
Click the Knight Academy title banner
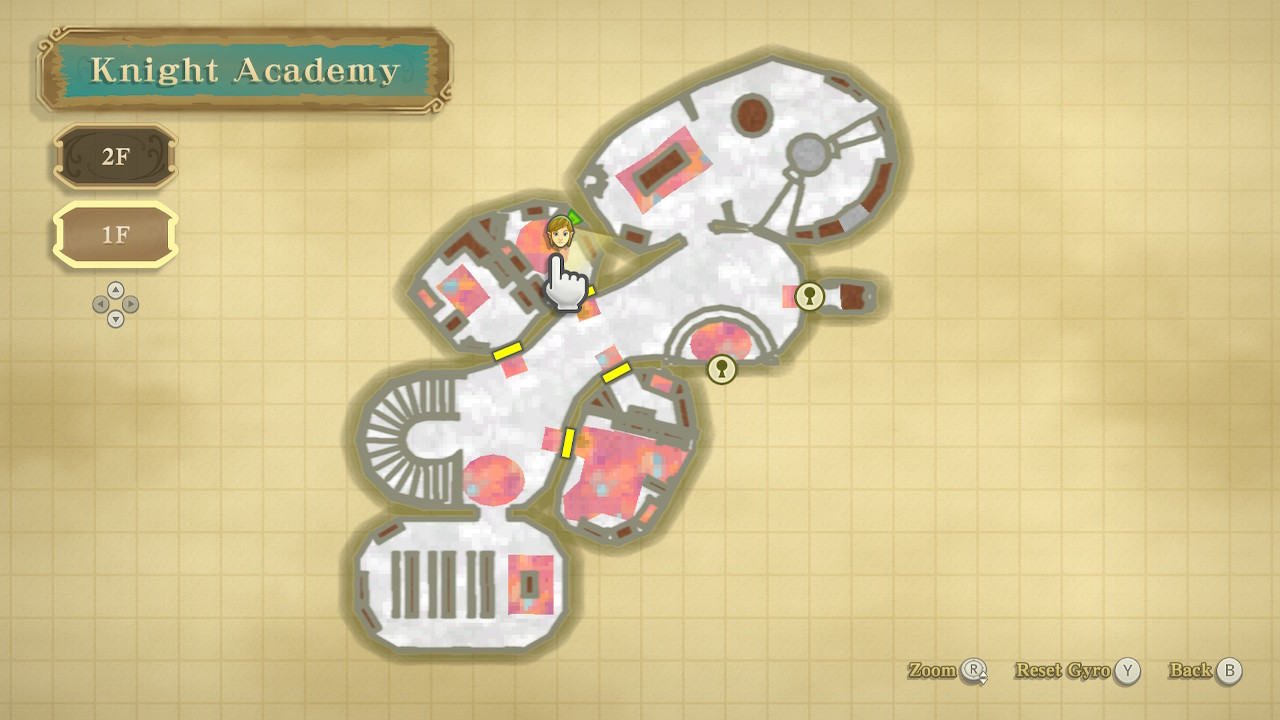click(245, 71)
